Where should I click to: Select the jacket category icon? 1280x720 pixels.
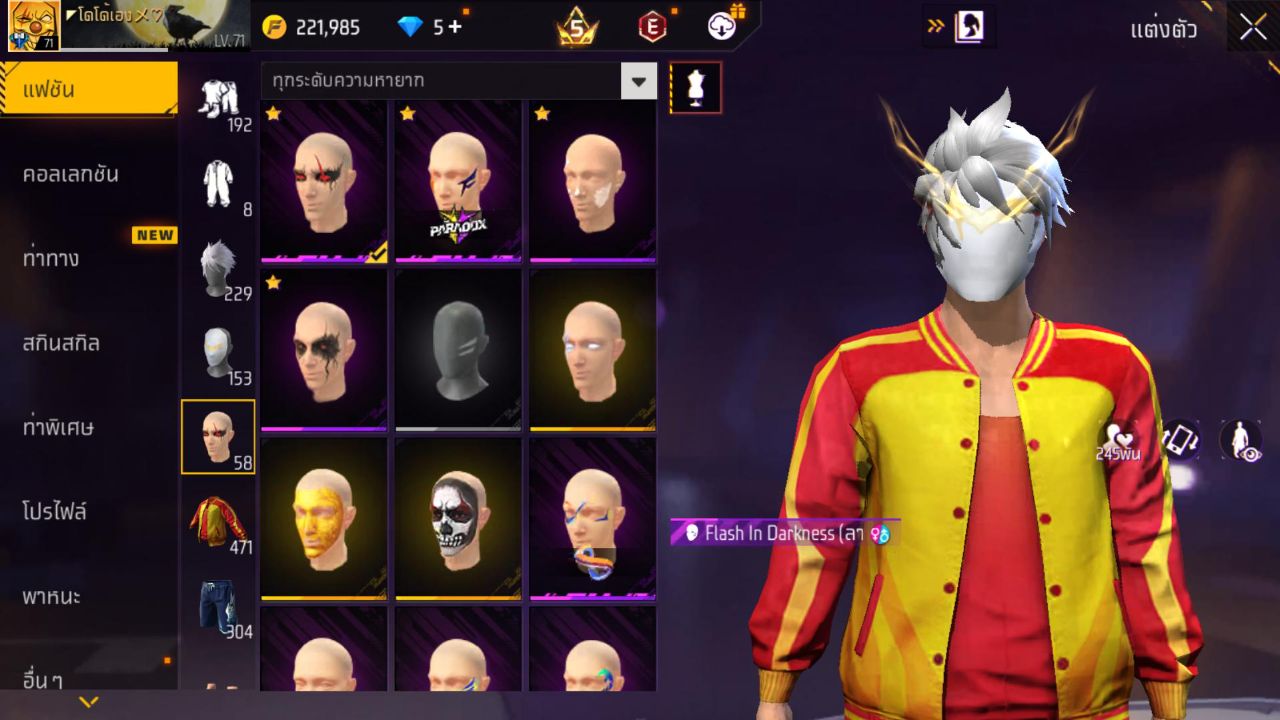(x=218, y=520)
